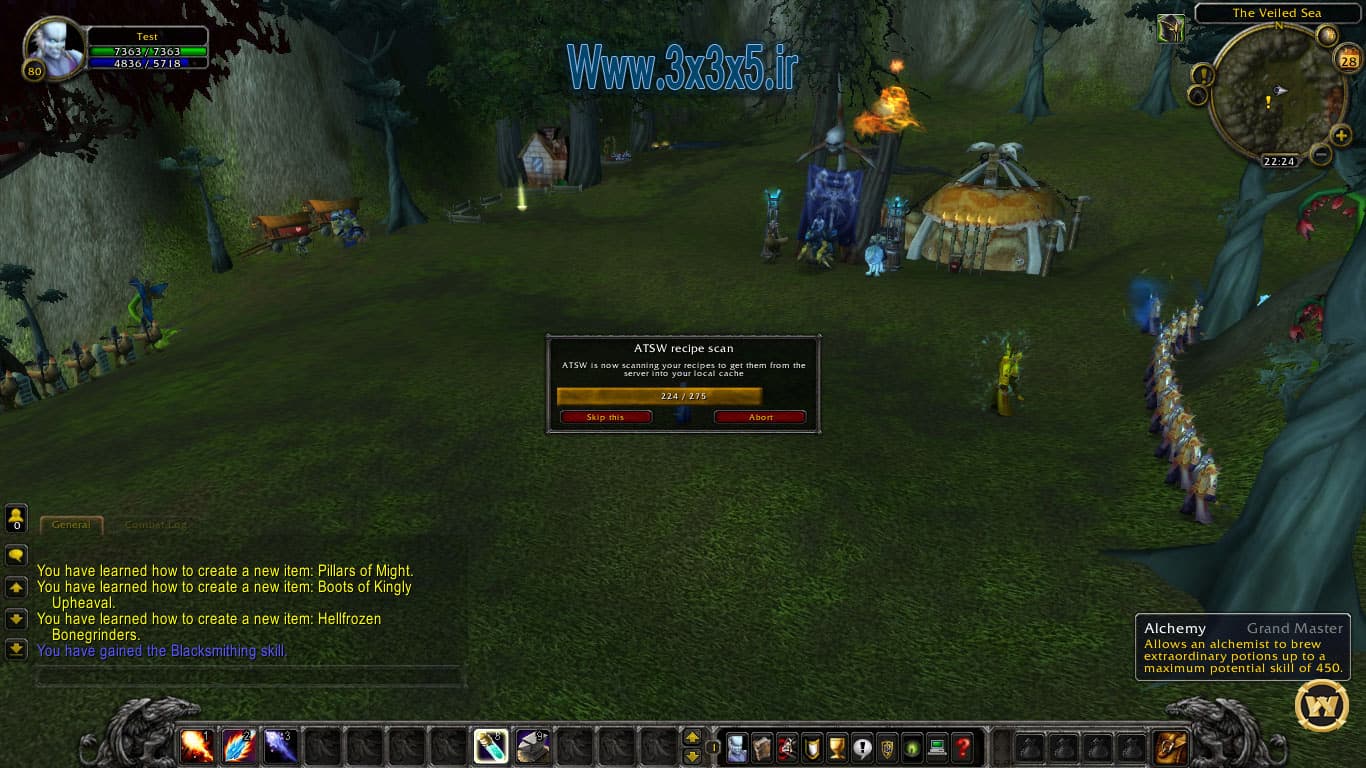Zoom out on the minimap
This screenshot has width=1366, height=768.
pos(1320,155)
